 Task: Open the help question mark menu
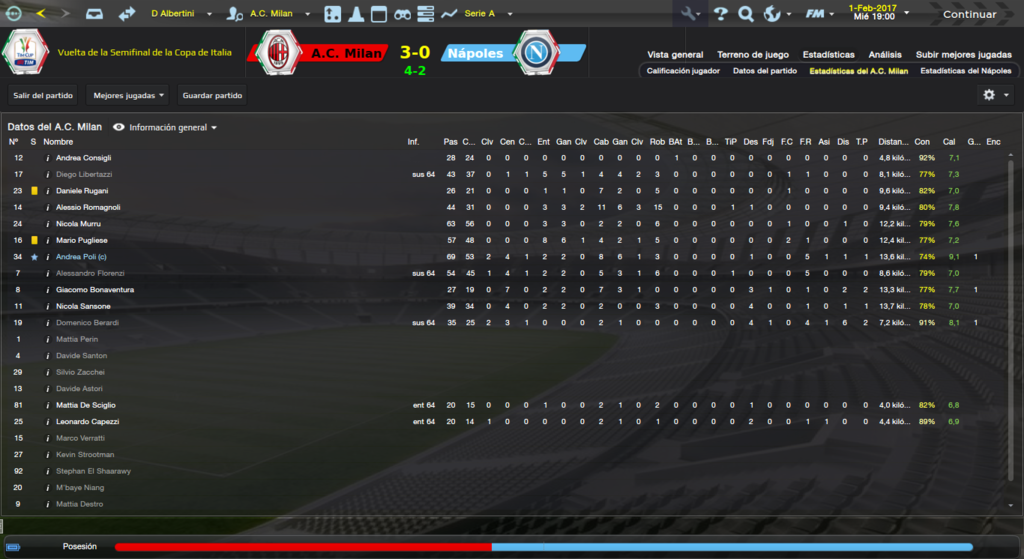pos(720,14)
